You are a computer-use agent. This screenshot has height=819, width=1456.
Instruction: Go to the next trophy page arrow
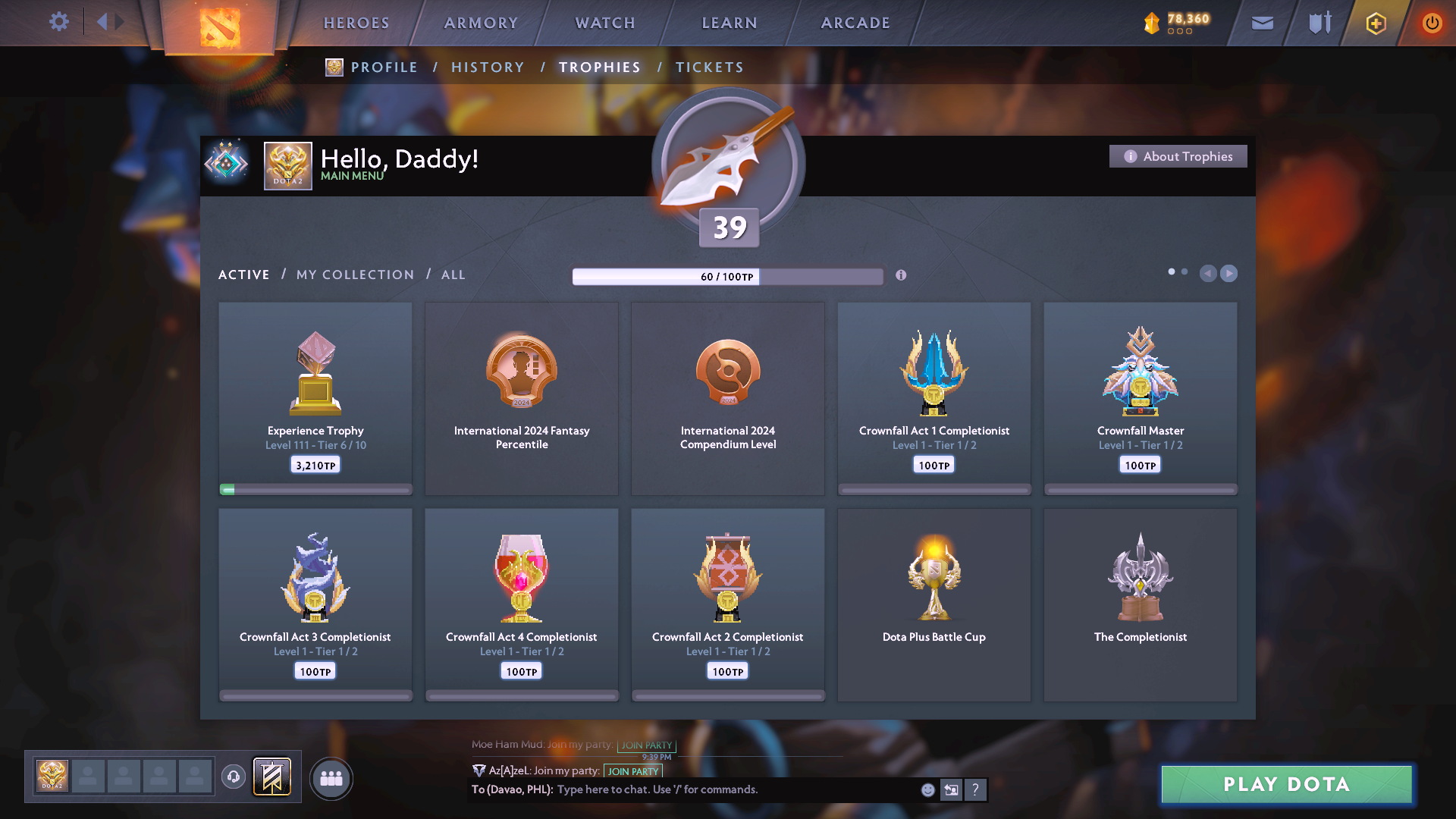pos(1229,273)
